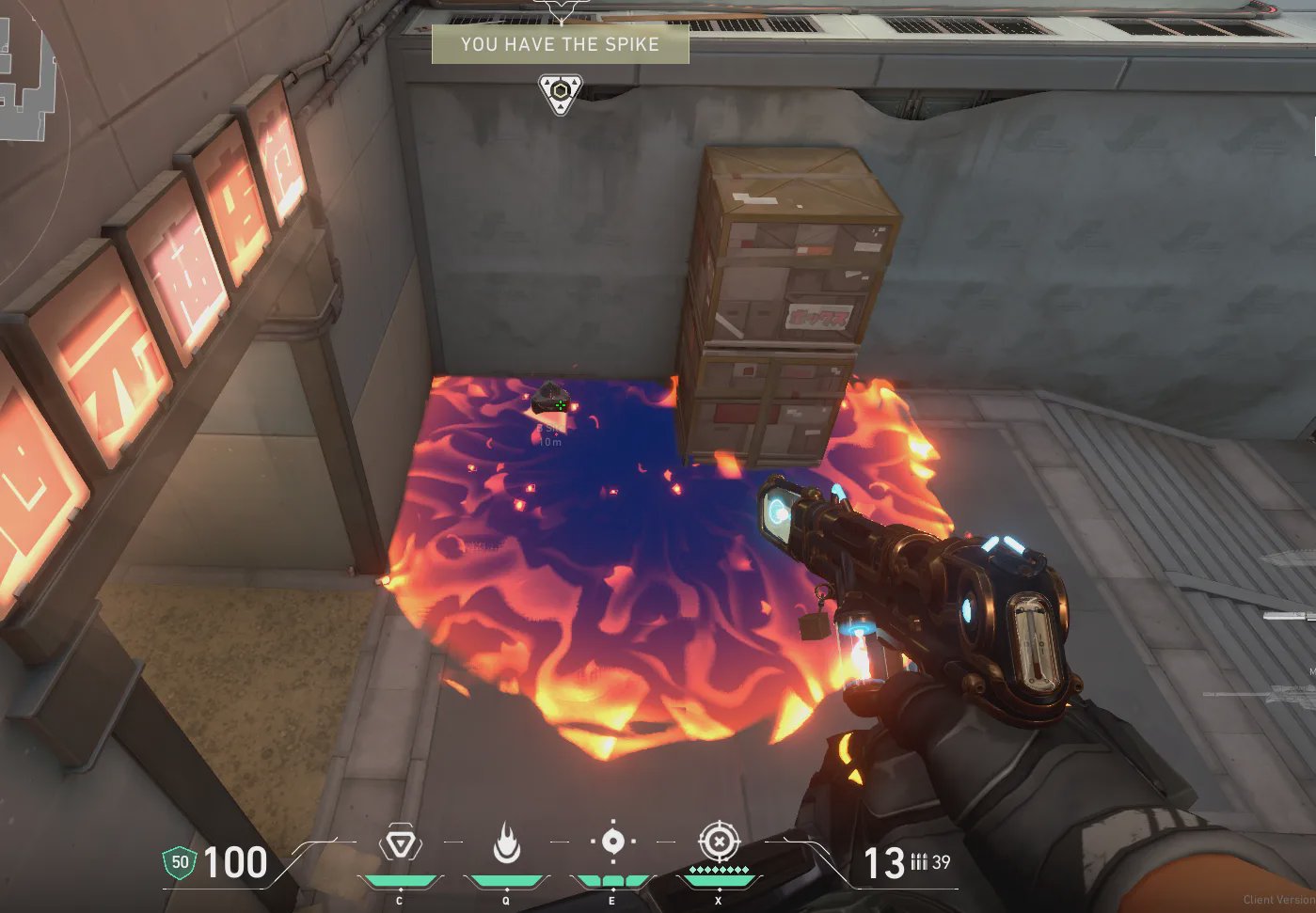Click the spike carrier icon below the banner
The width and height of the screenshot is (1316, 913).
click(561, 94)
